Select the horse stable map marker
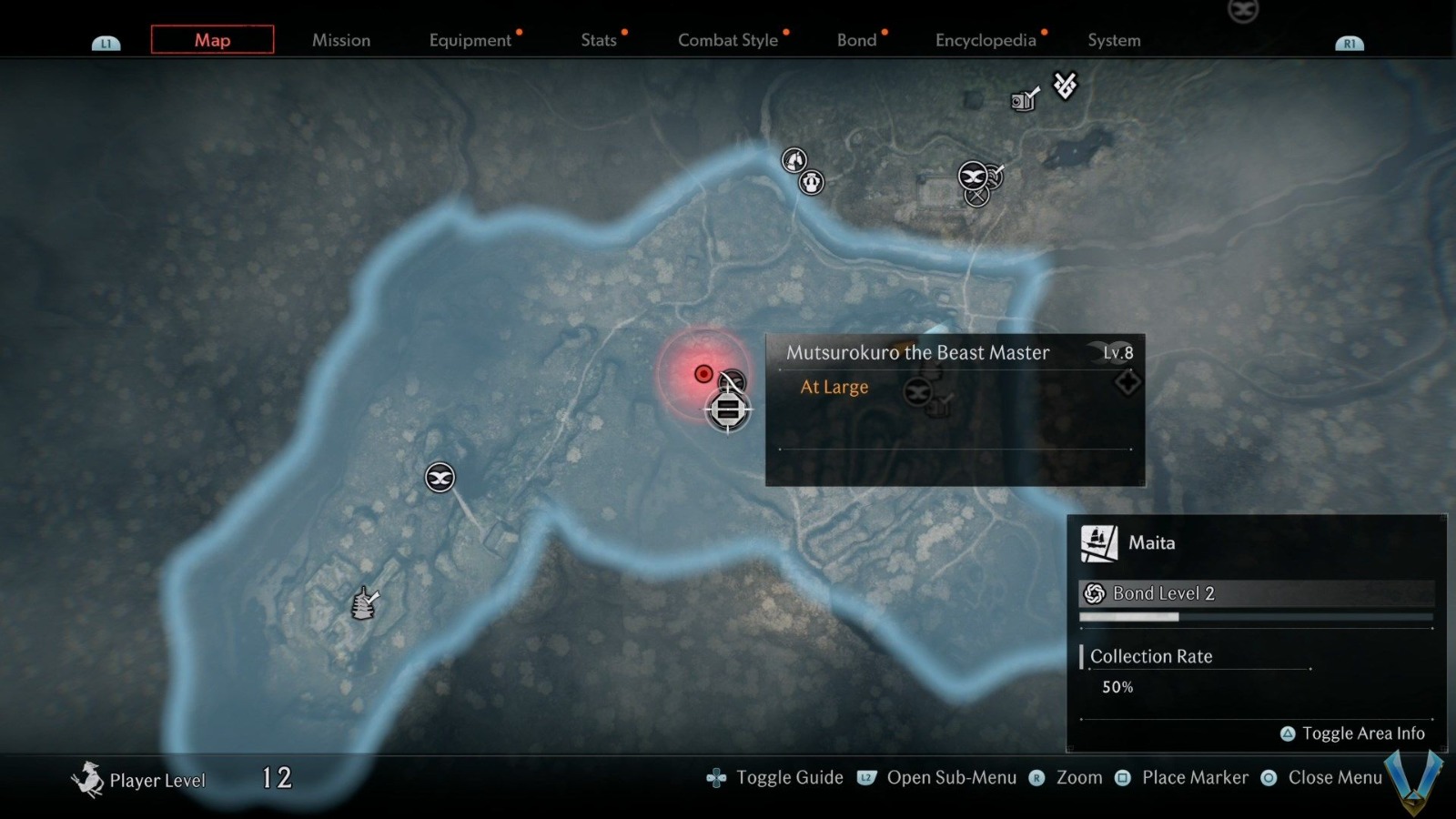The width and height of the screenshot is (1456, 819). click(794, 160)
